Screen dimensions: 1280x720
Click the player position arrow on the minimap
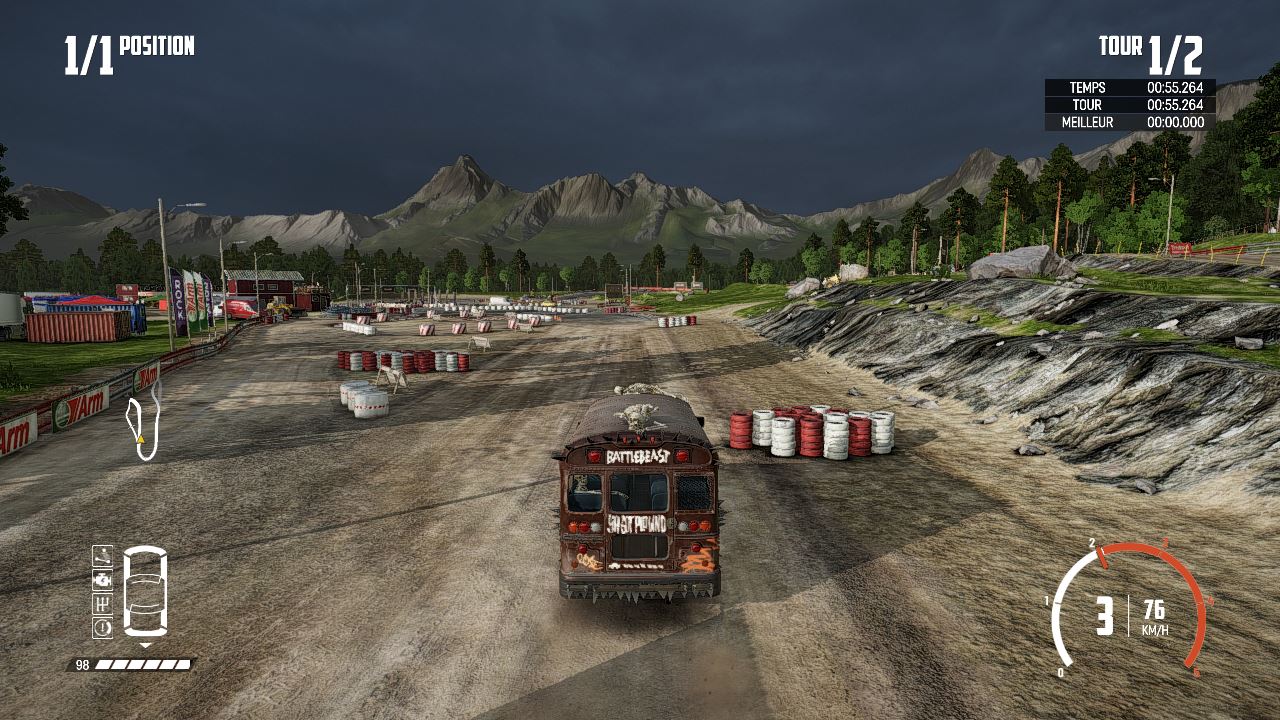(x=139, y=438)
